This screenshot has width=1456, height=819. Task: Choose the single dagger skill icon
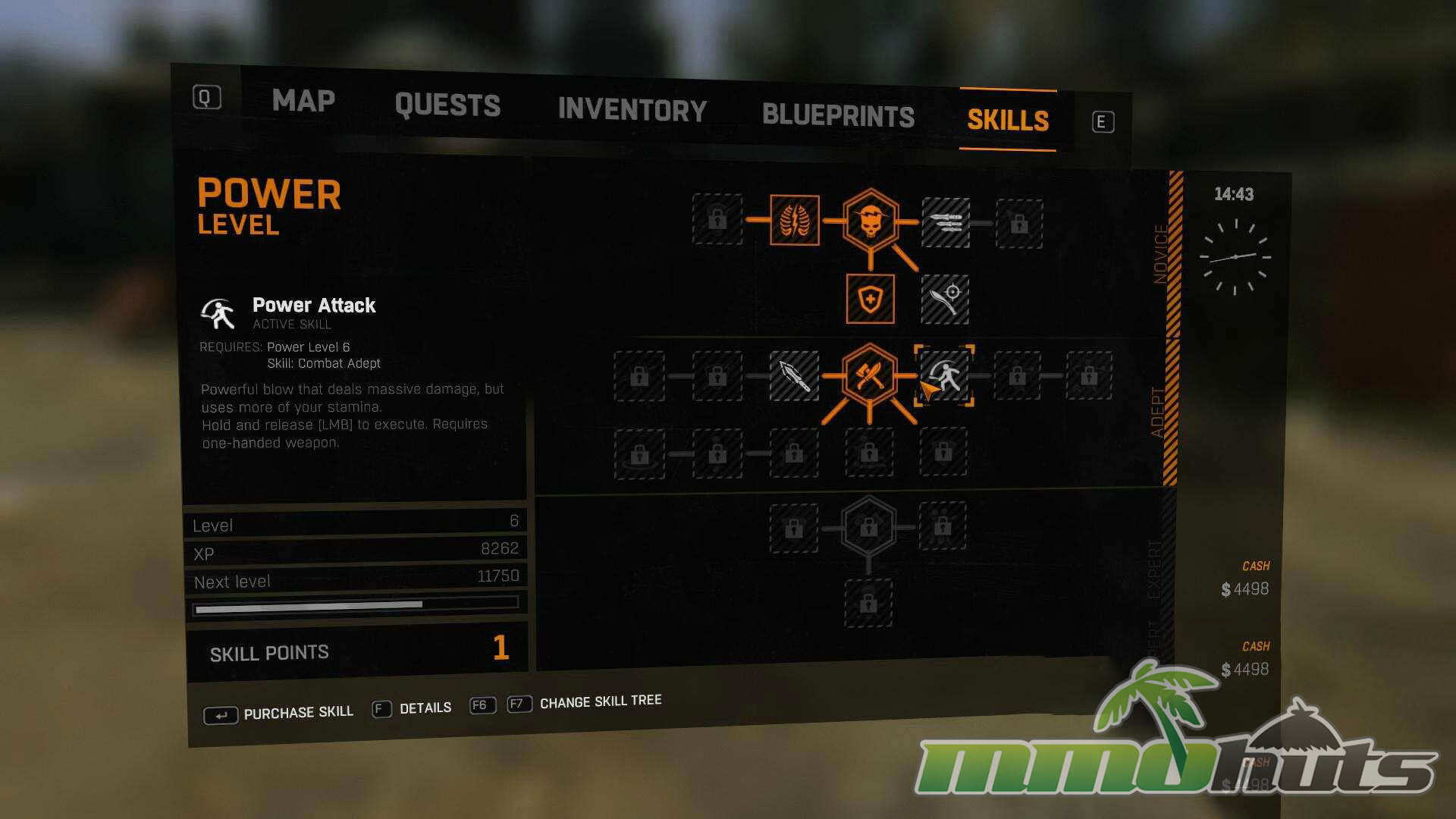[x=794, y=375]
